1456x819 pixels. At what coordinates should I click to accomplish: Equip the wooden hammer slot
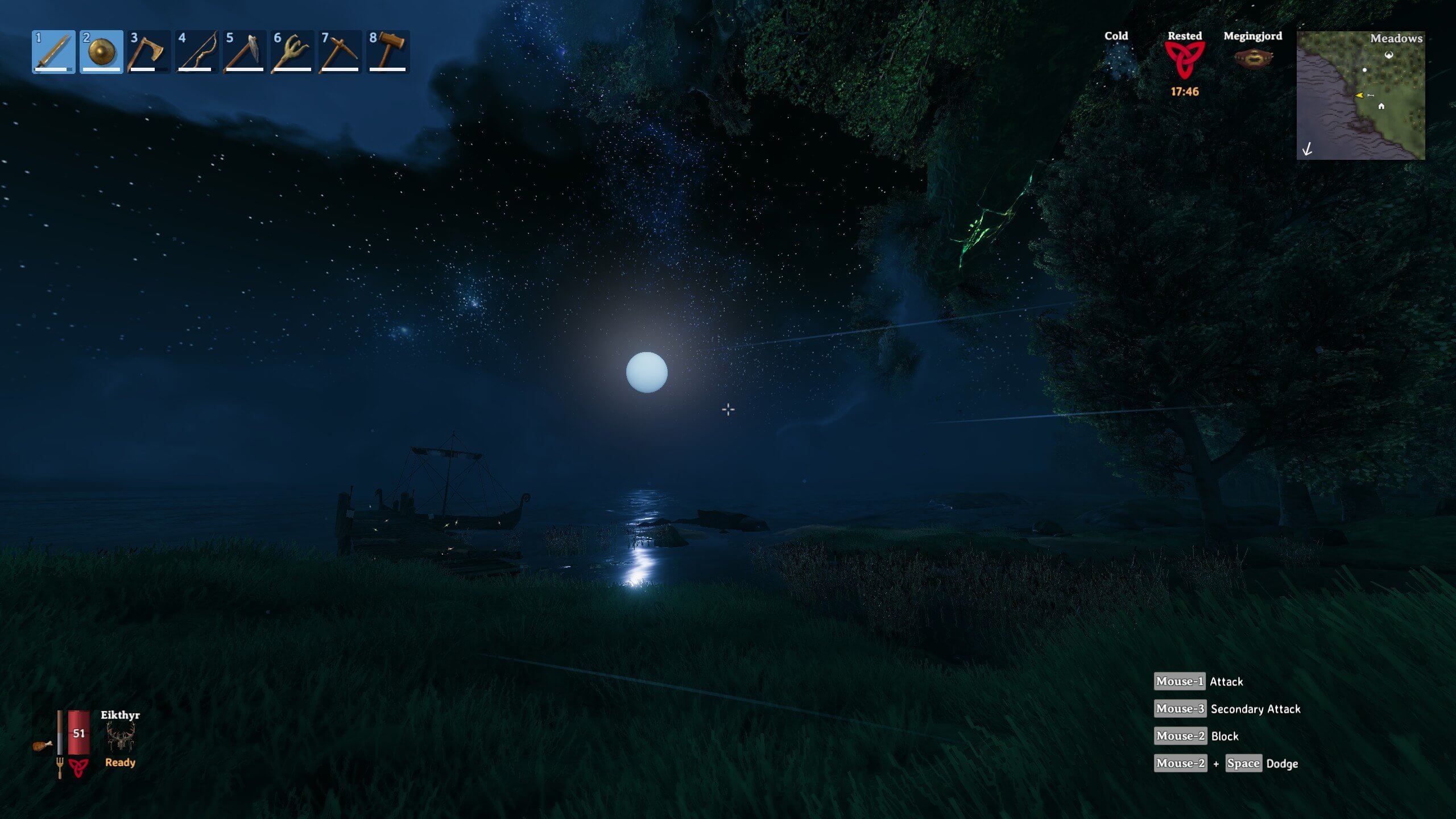[x=388, y=52]
